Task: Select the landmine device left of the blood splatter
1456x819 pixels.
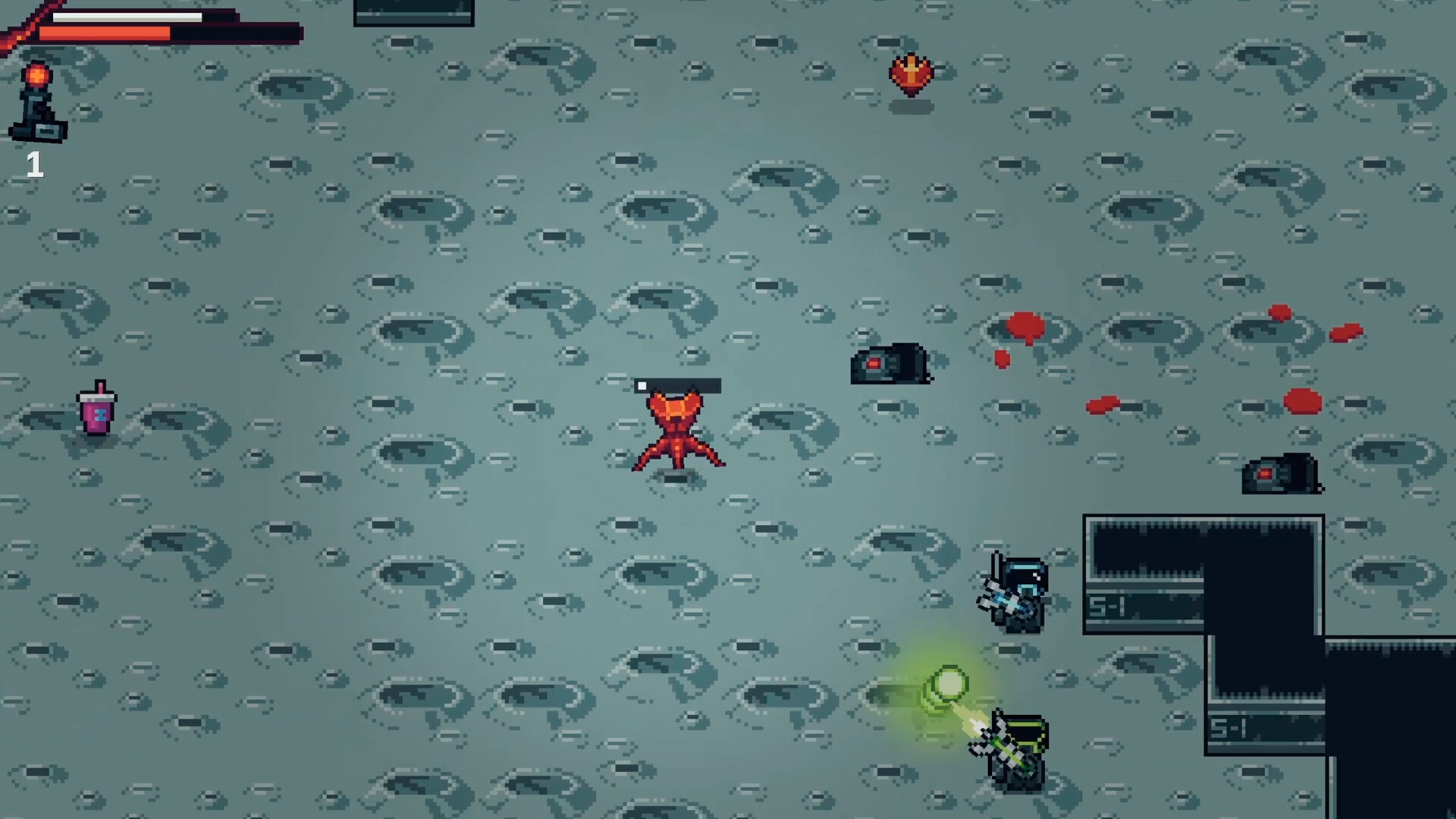Action: (890, 364)
